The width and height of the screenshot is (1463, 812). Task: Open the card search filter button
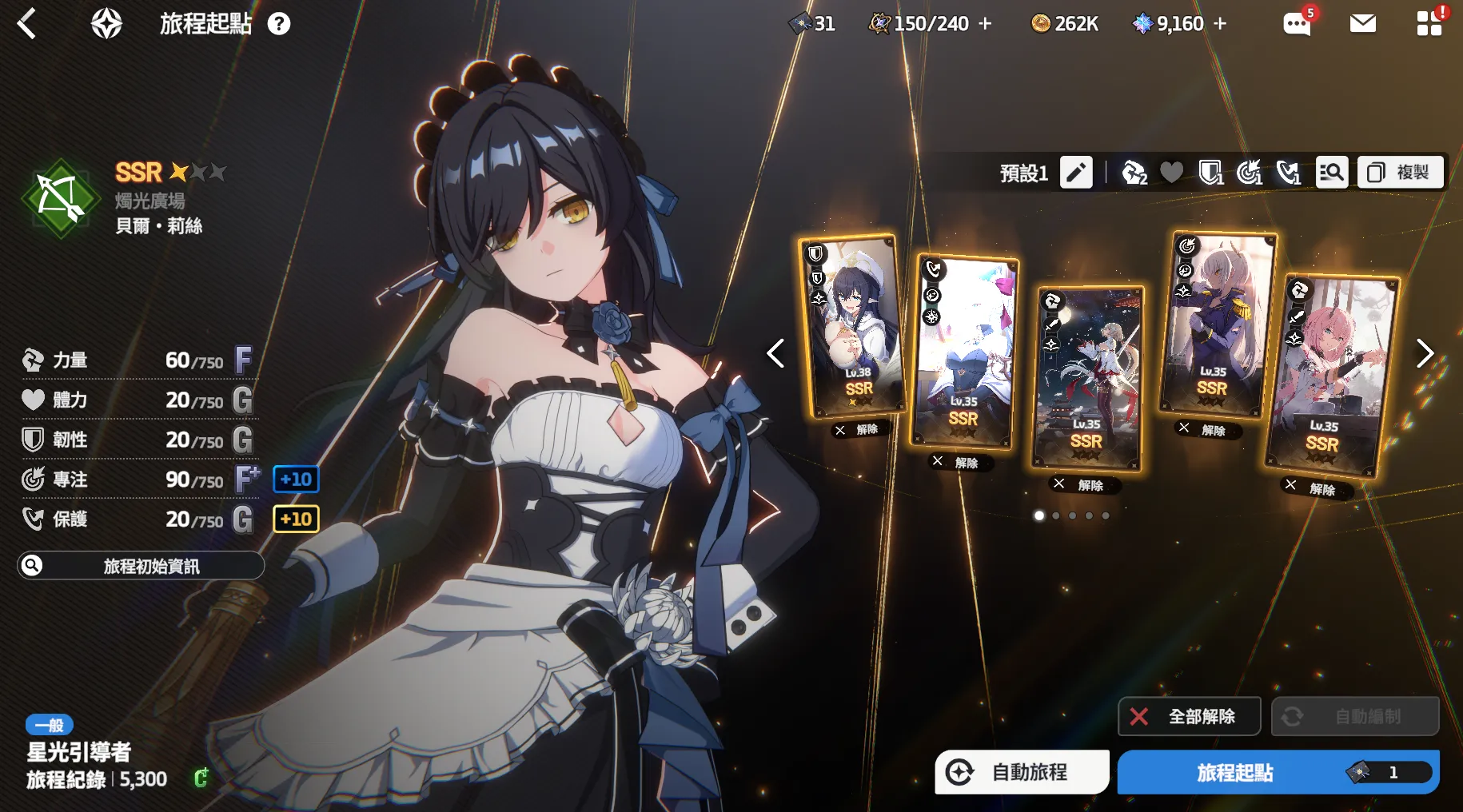pyautogui.click(x=1331, y=173)
